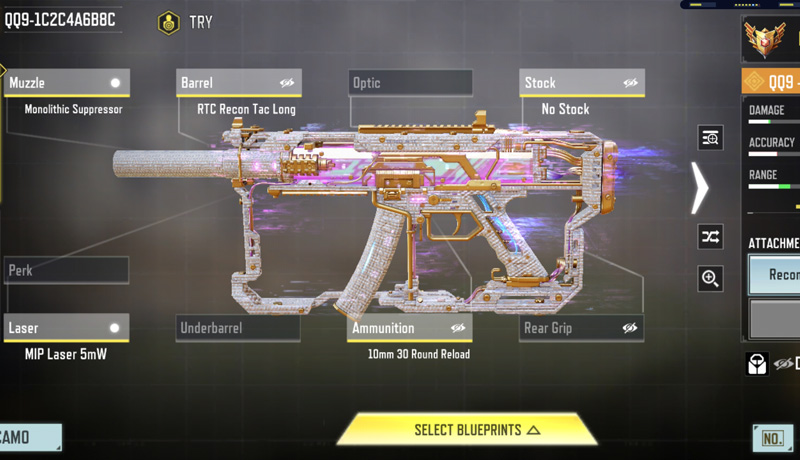This screenshot has height=460, width=800.
Task: Open the Select Blueprints panel
Action: click(x=467, y=430)
